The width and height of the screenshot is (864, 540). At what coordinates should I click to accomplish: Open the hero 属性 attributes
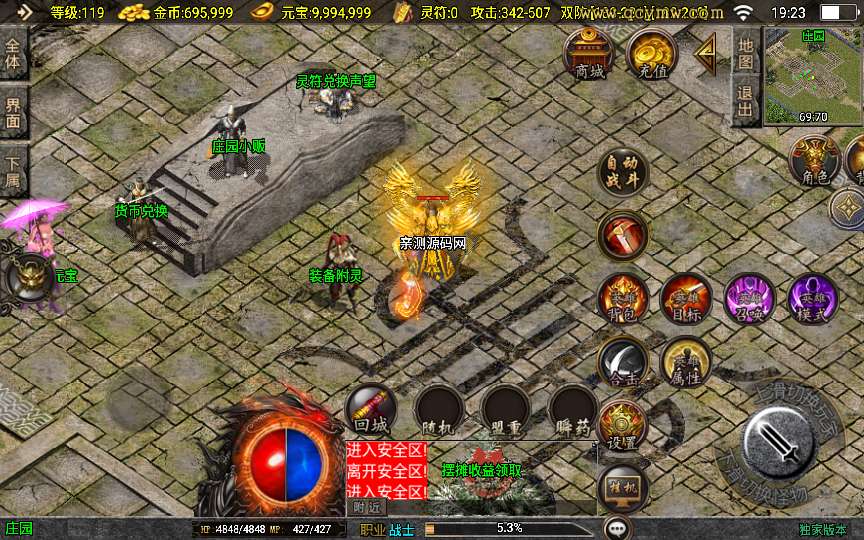pos(686,362)
